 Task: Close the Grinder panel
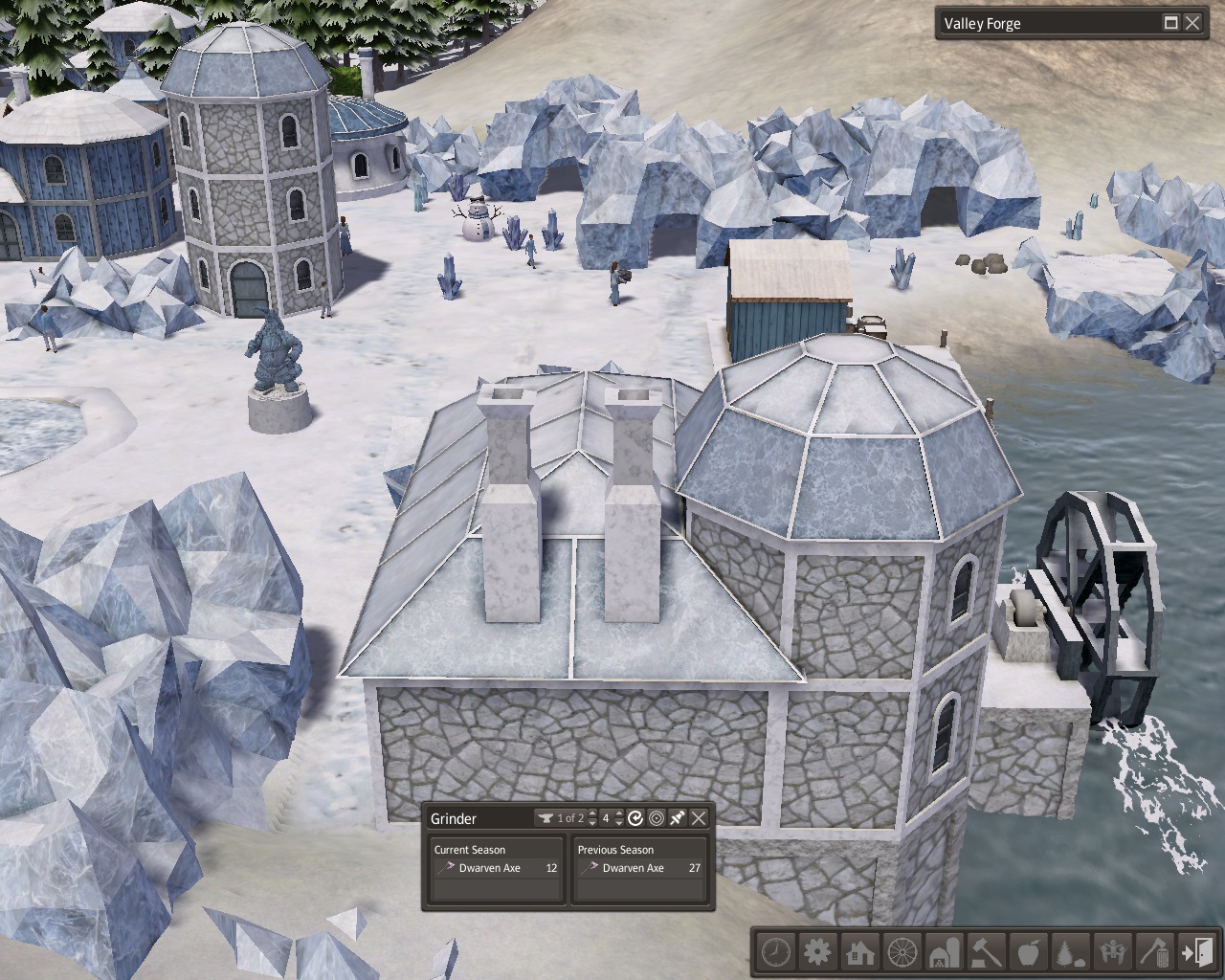700,818
